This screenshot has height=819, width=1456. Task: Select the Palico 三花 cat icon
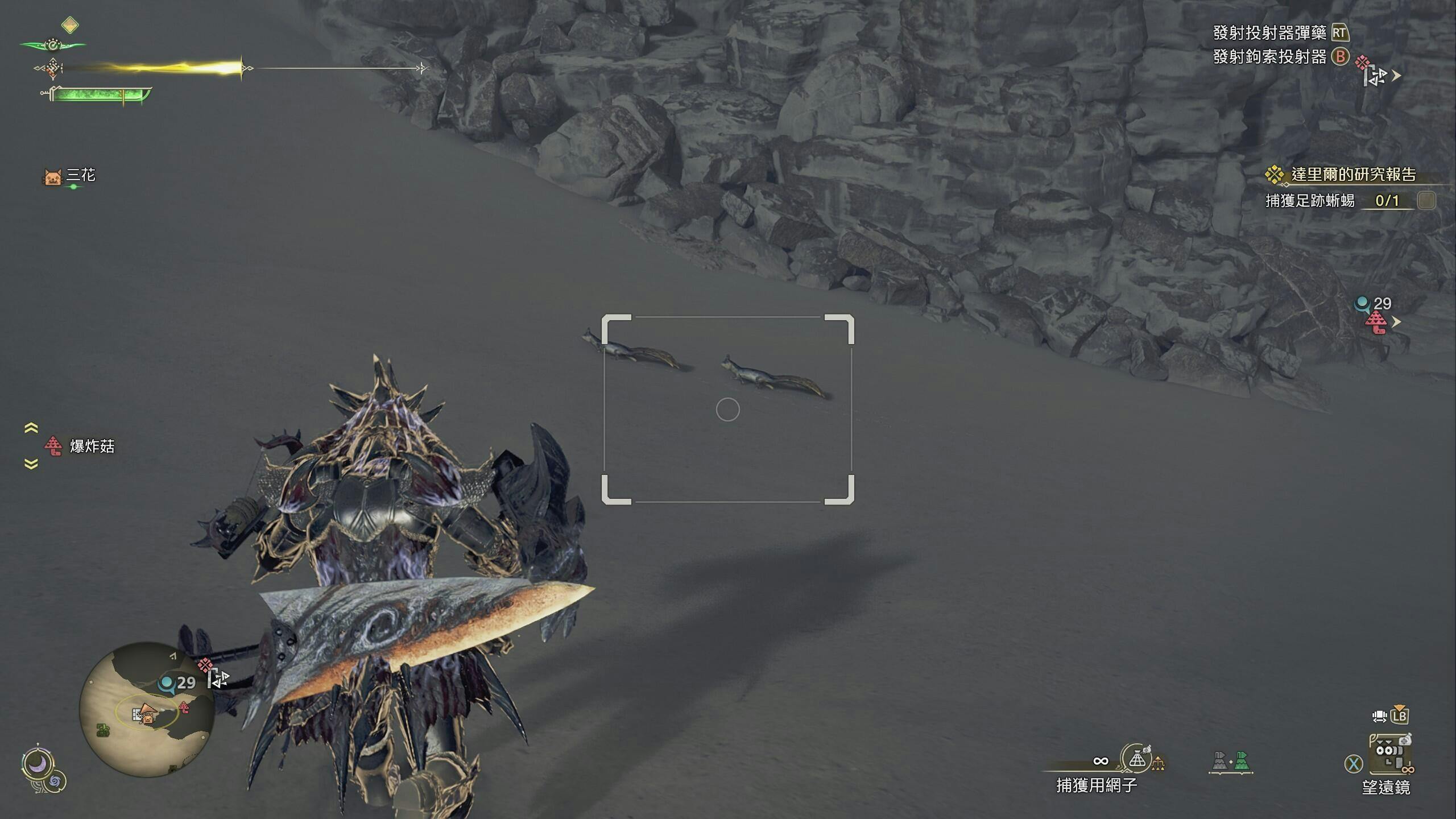52,176
